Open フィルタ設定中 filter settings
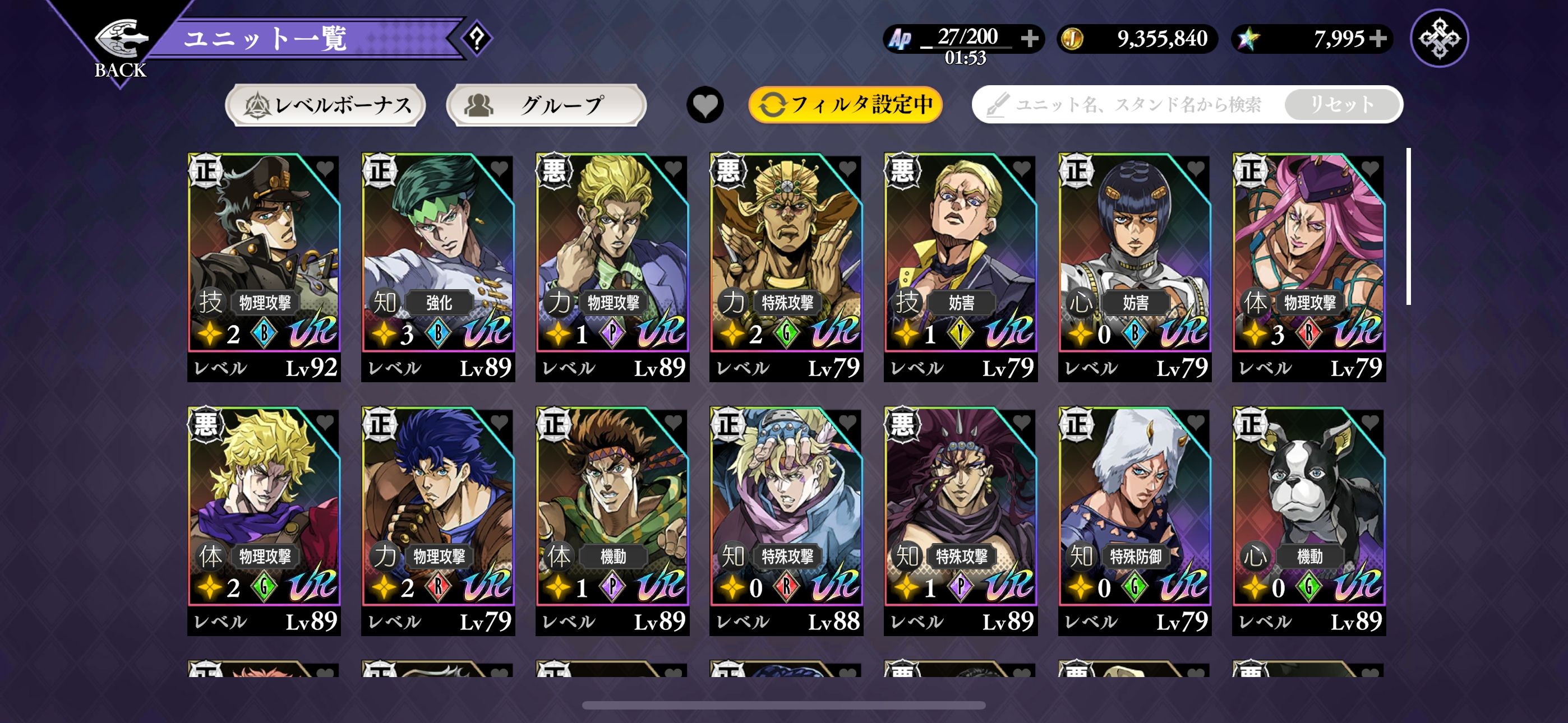Image resolution: width=1568 pixels, height=723 pixels. tap(846, 105)
